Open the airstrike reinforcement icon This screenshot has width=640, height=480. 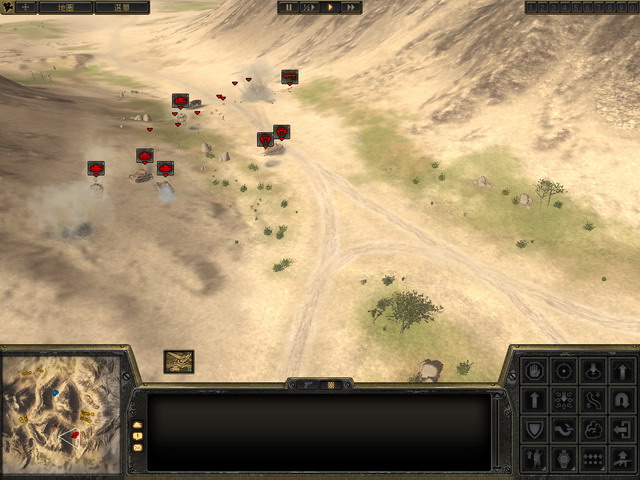click(179, 361)
